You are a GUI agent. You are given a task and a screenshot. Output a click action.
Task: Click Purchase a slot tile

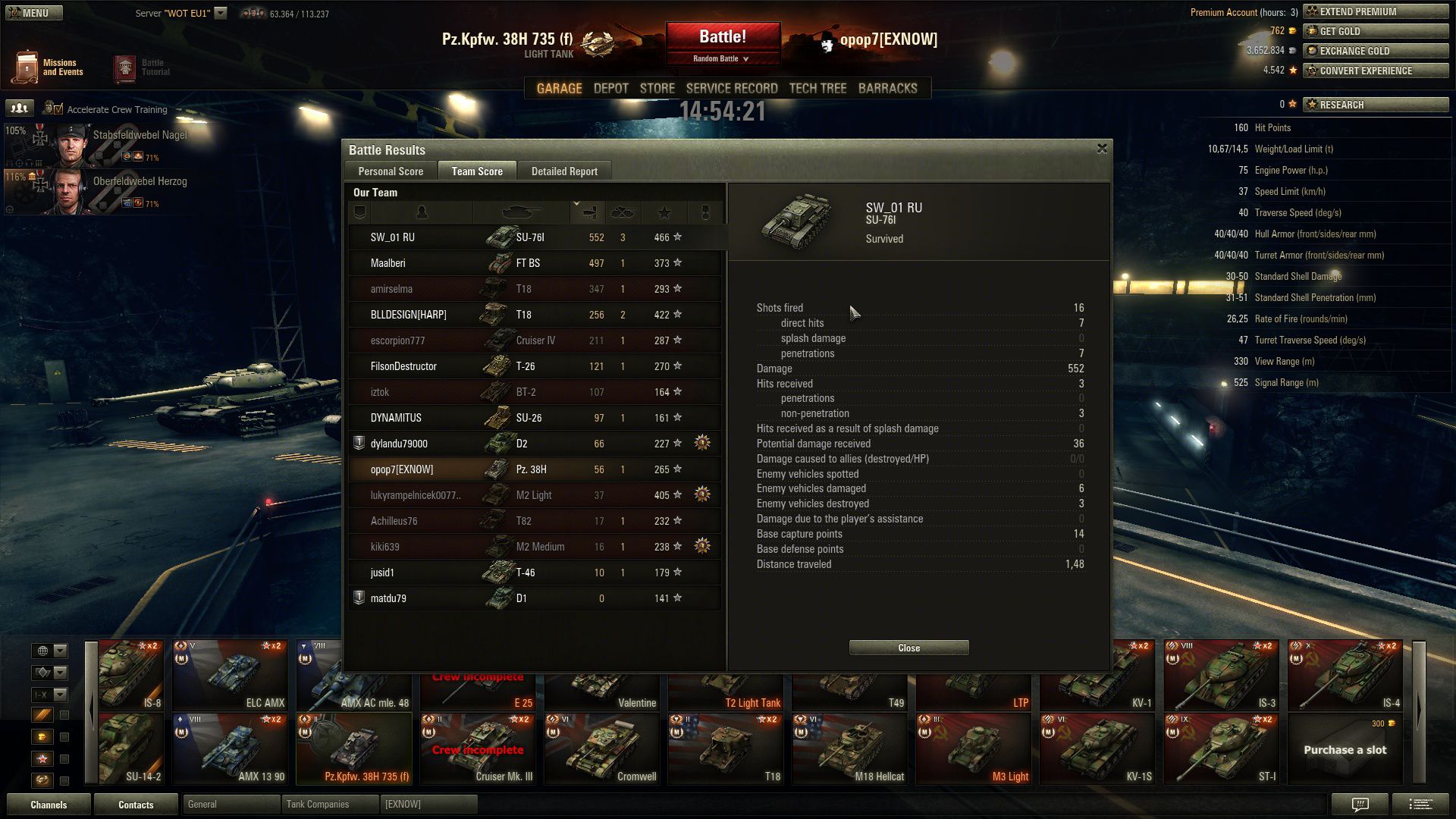point(1345,748)
